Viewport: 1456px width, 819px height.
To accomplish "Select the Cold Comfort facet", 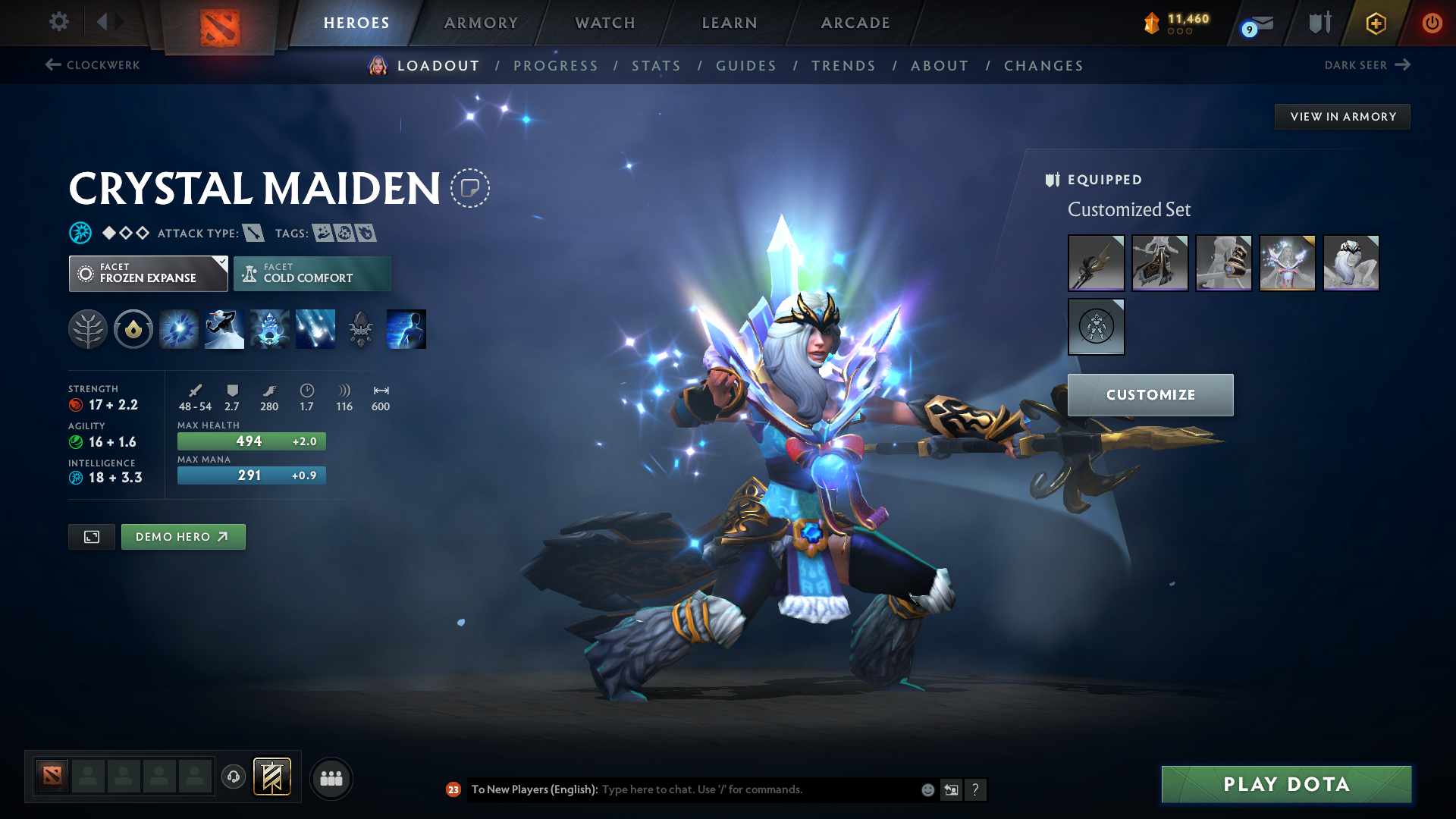I will pyautogui.click(x=312, y=273).
